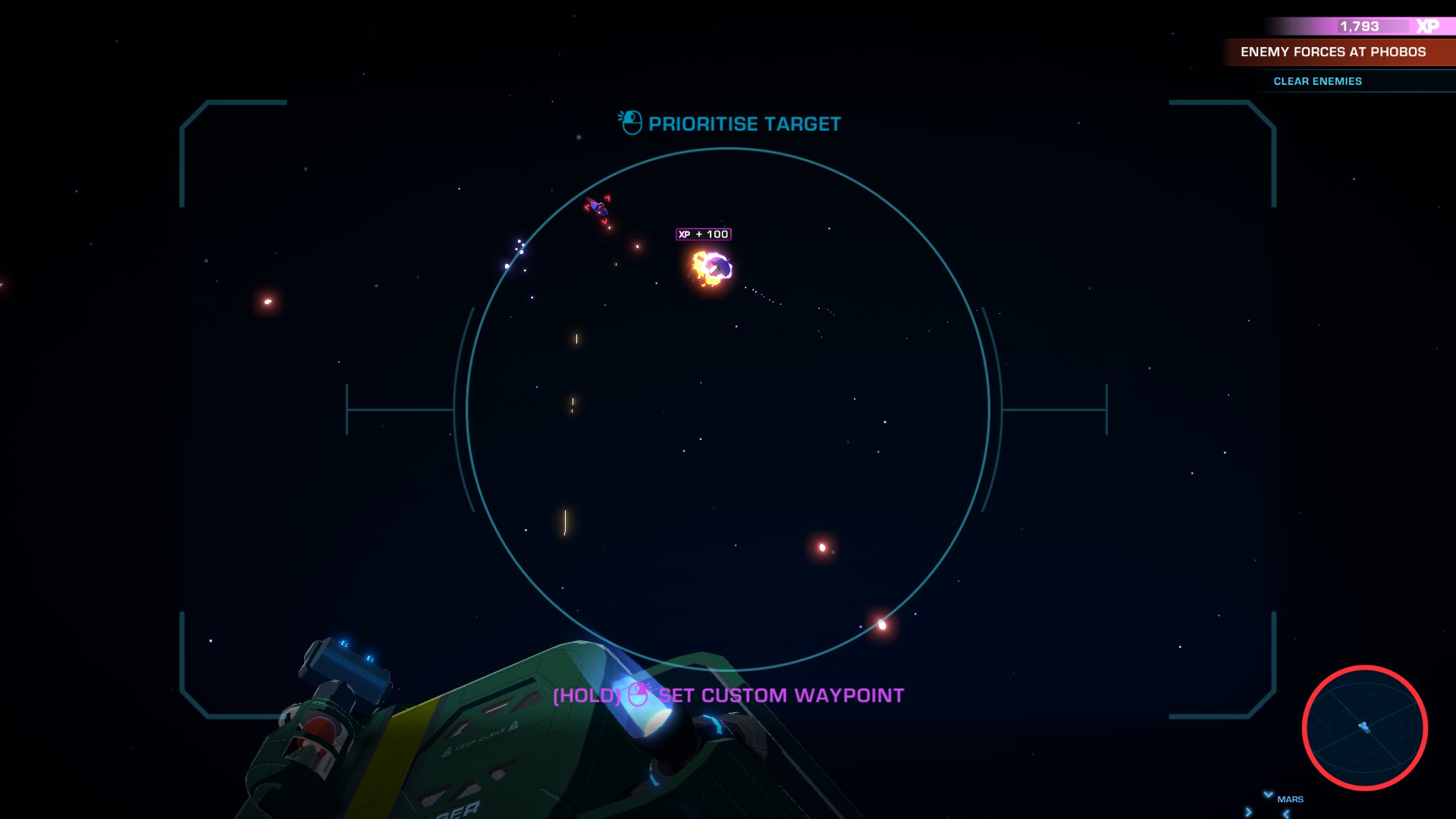This screenshot has width=1456, height=819.
Task: Click the Clear Enemies objective entry
Action: 1317,81
